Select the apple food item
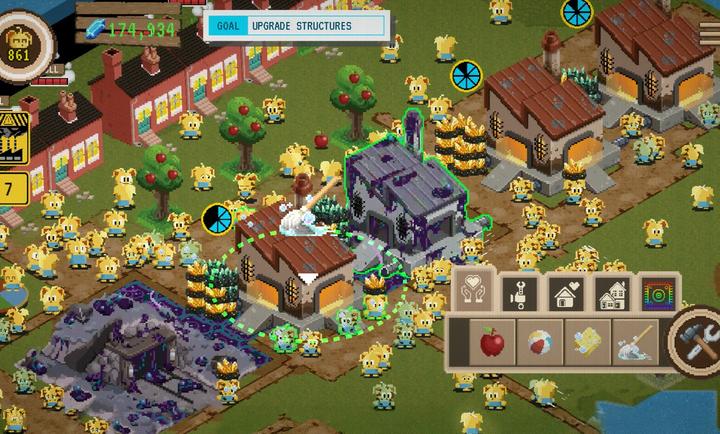 [492, 343]
